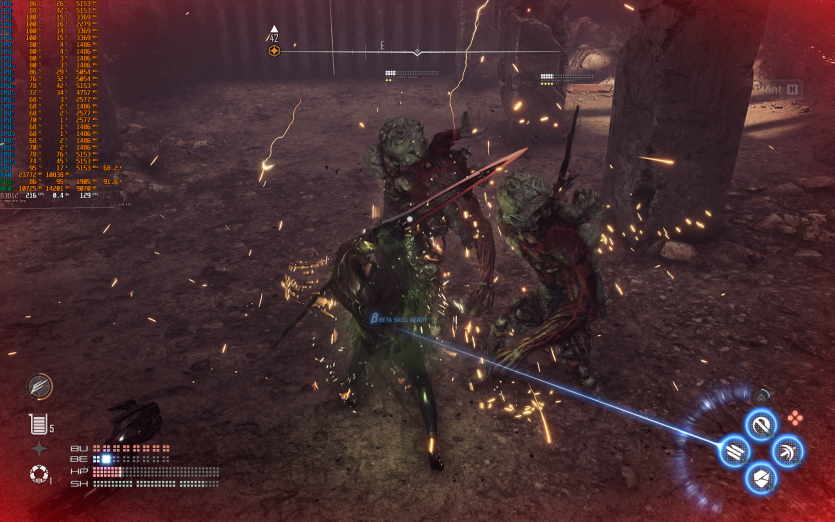Trigger the triple-slash beta skill icon
This screenshot has width=835, height=522.
pos(734,451)
